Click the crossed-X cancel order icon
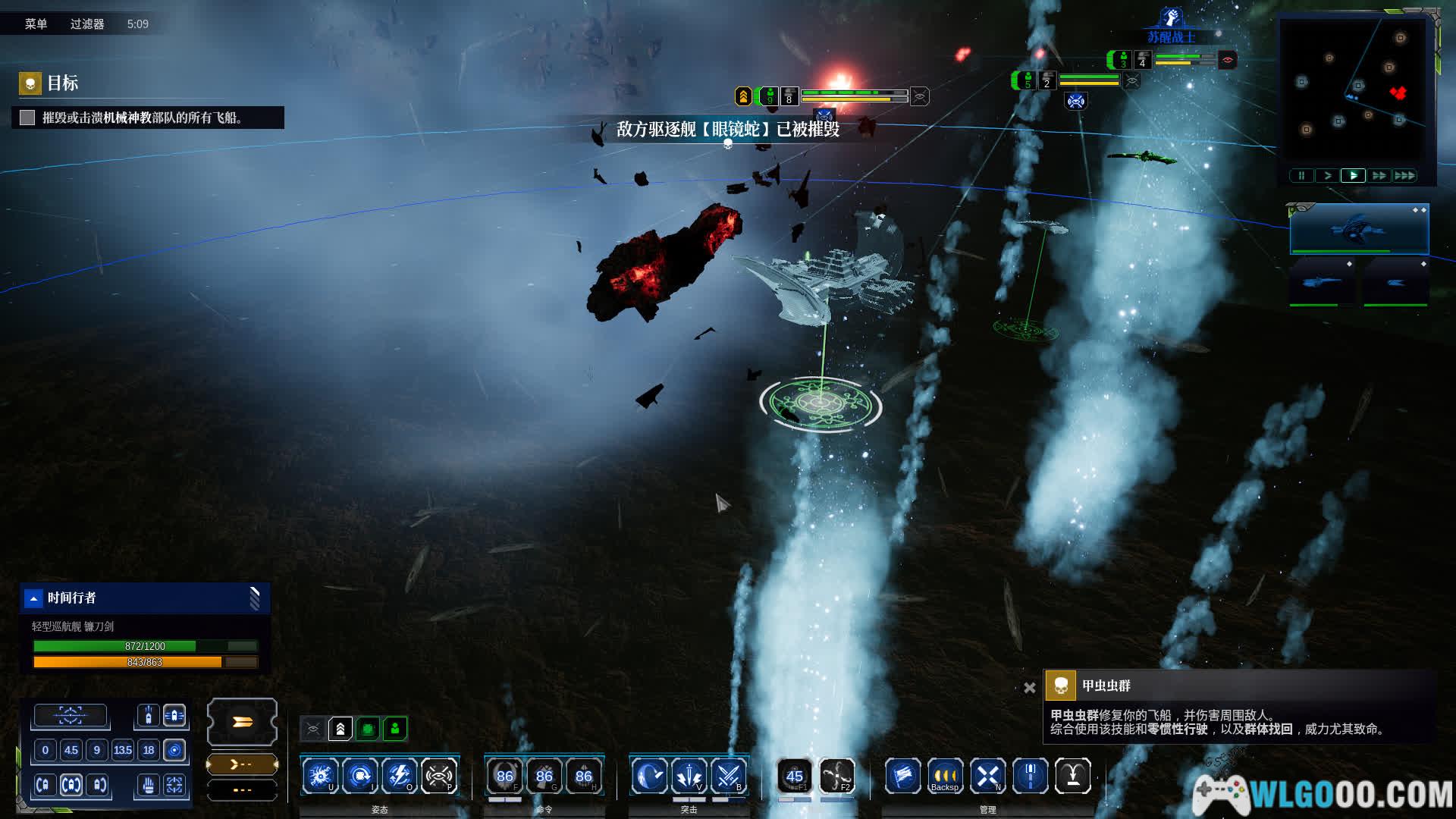Screen dimensions: 1456x819 tap(987, 776)
